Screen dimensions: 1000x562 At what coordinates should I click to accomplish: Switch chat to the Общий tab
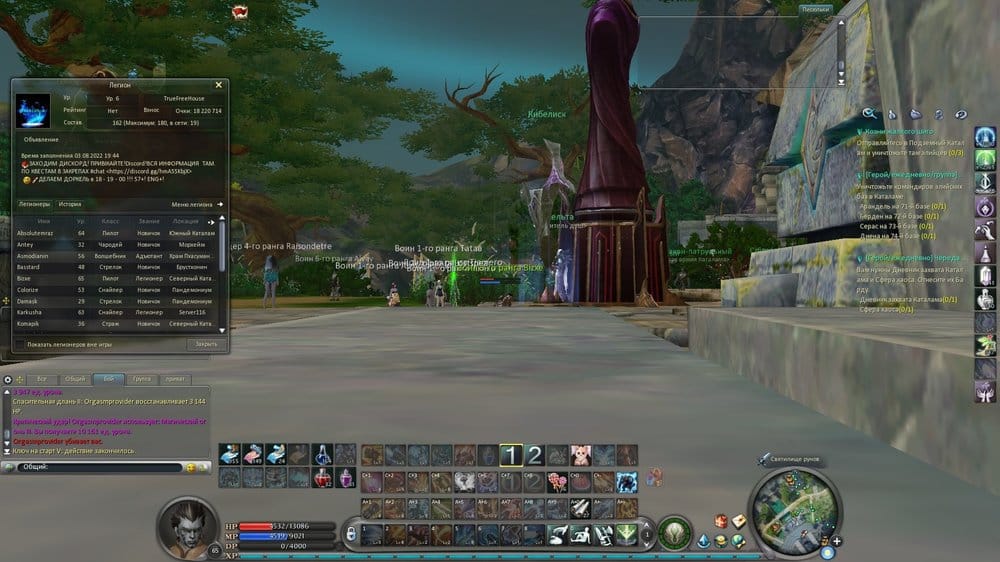74,380
